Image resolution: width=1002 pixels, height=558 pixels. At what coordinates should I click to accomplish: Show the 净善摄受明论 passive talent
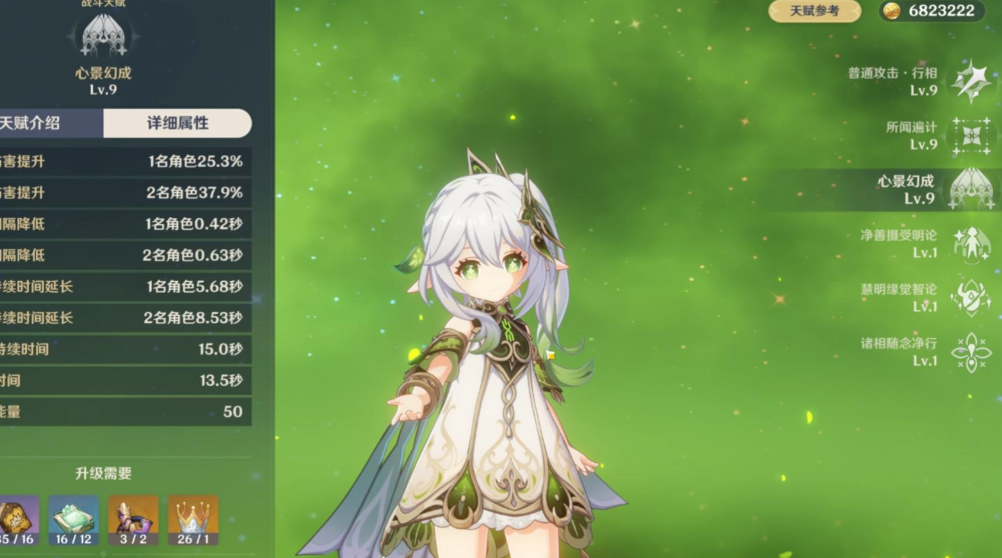click(x=969, y=244)
